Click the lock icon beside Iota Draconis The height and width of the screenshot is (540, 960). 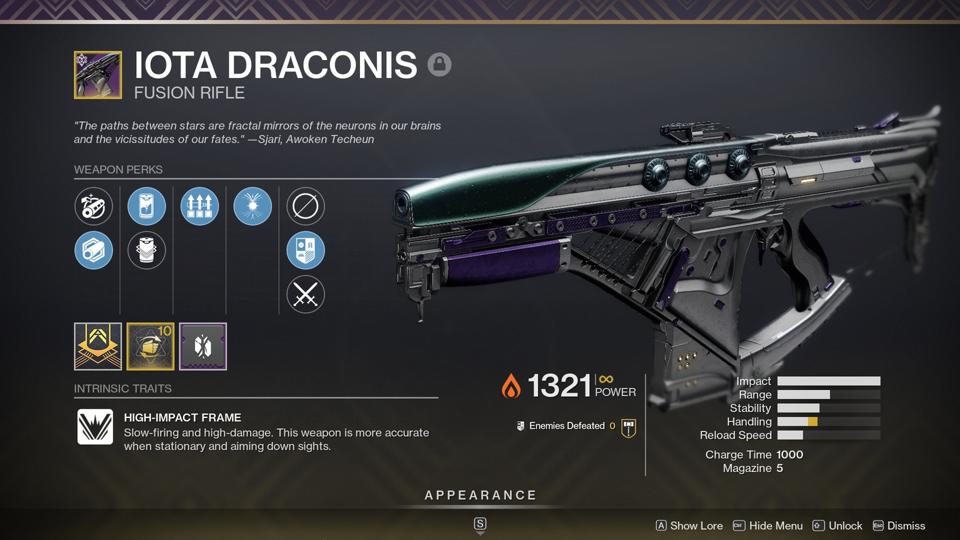pos(439,65)
